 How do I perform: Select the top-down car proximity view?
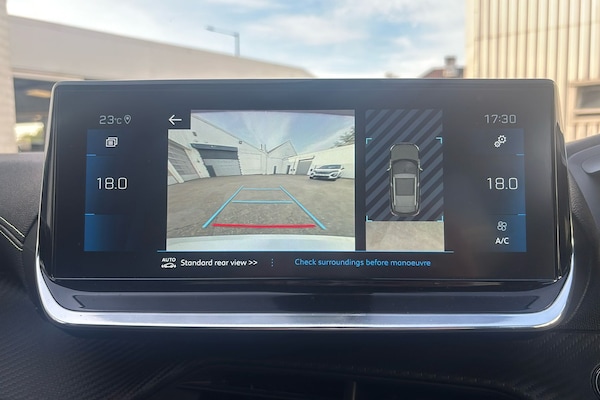(x=404, y=179)
